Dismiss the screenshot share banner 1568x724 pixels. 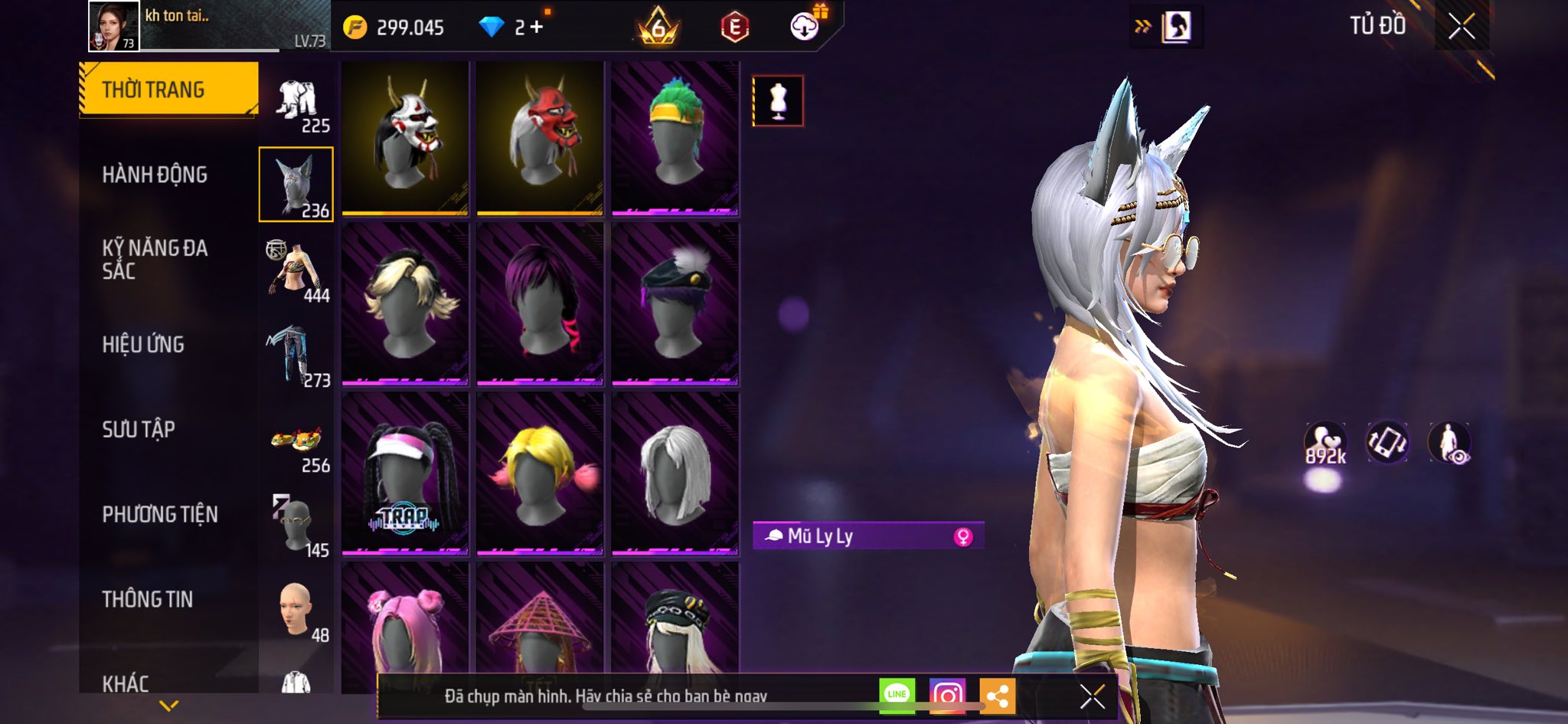click(1093, 696)
